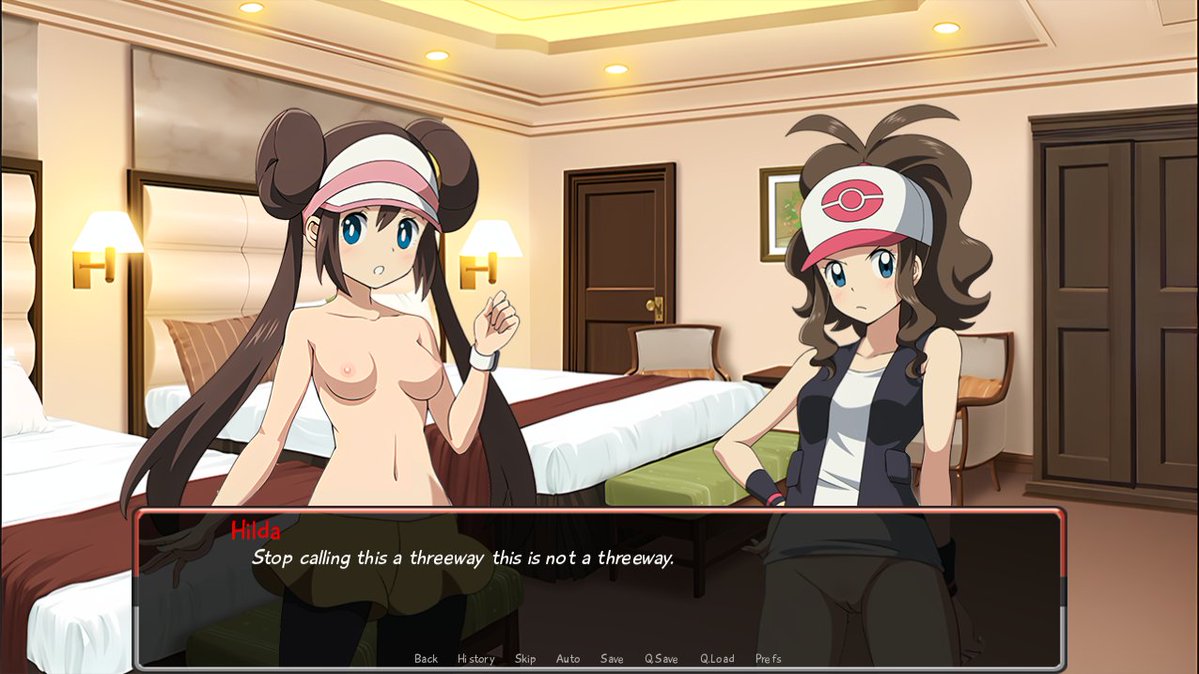Open the dialogue History log

[x=476, y=659]
